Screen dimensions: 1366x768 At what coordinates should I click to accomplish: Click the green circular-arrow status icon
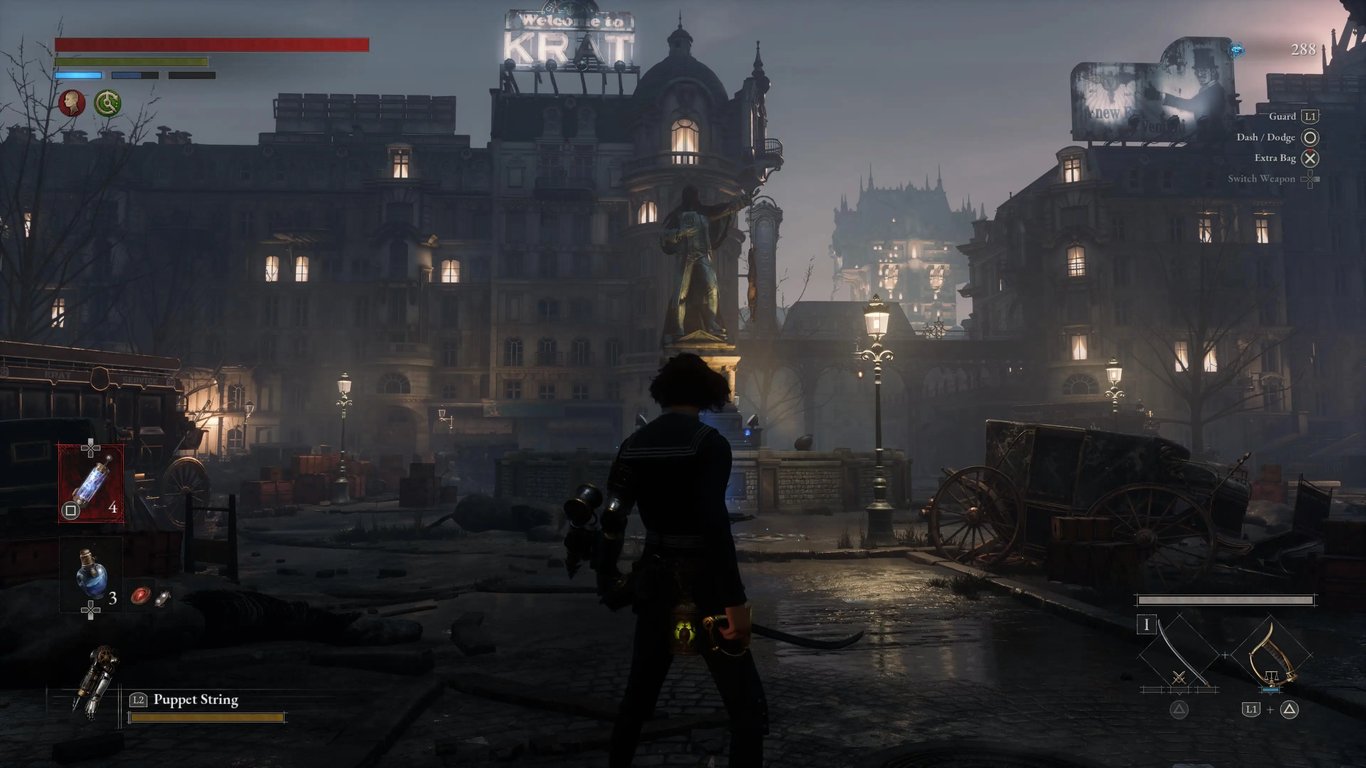[x=108, y=102]
